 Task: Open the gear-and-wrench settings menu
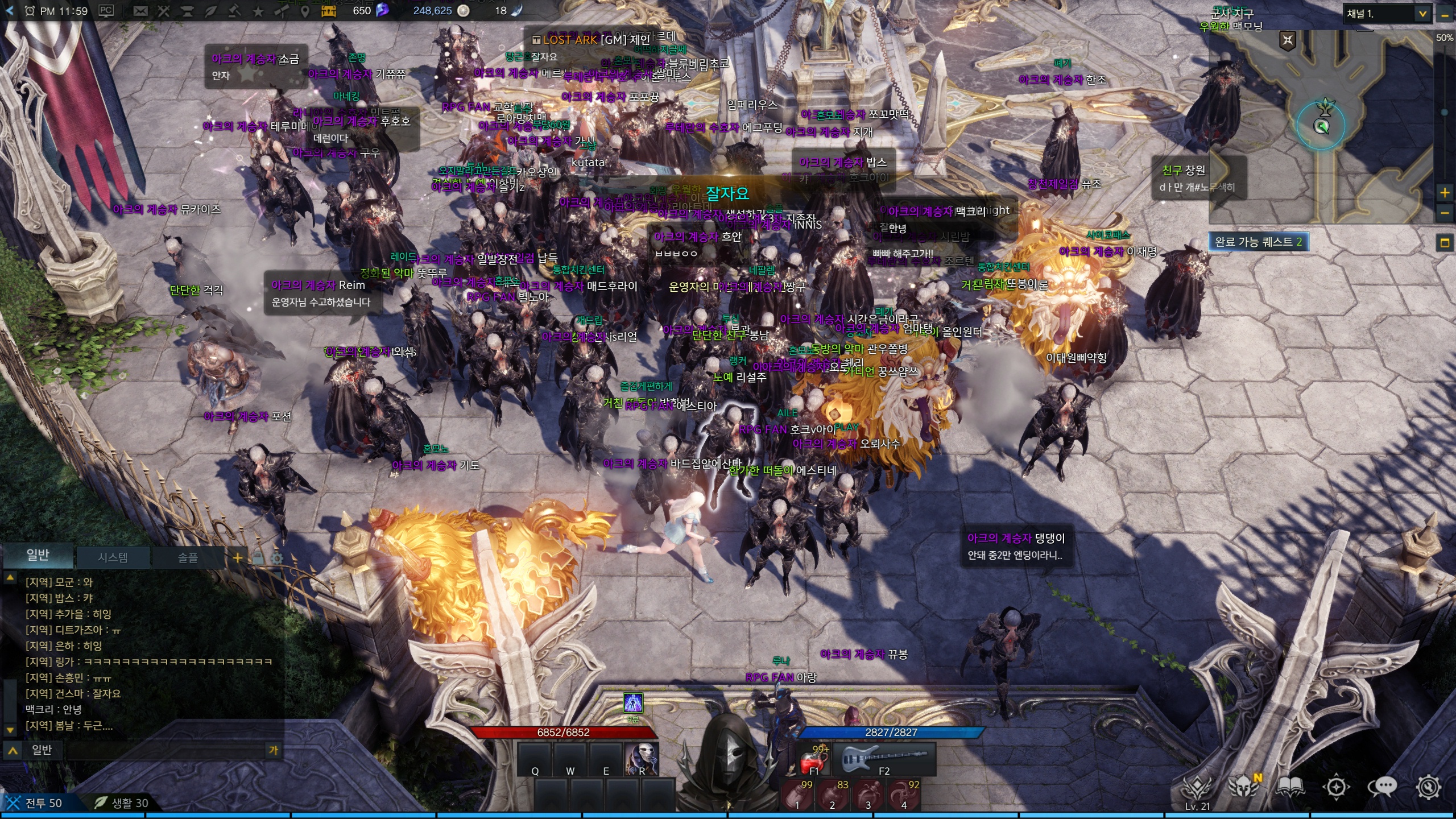pyautogui.click(x=1429, y=787)
